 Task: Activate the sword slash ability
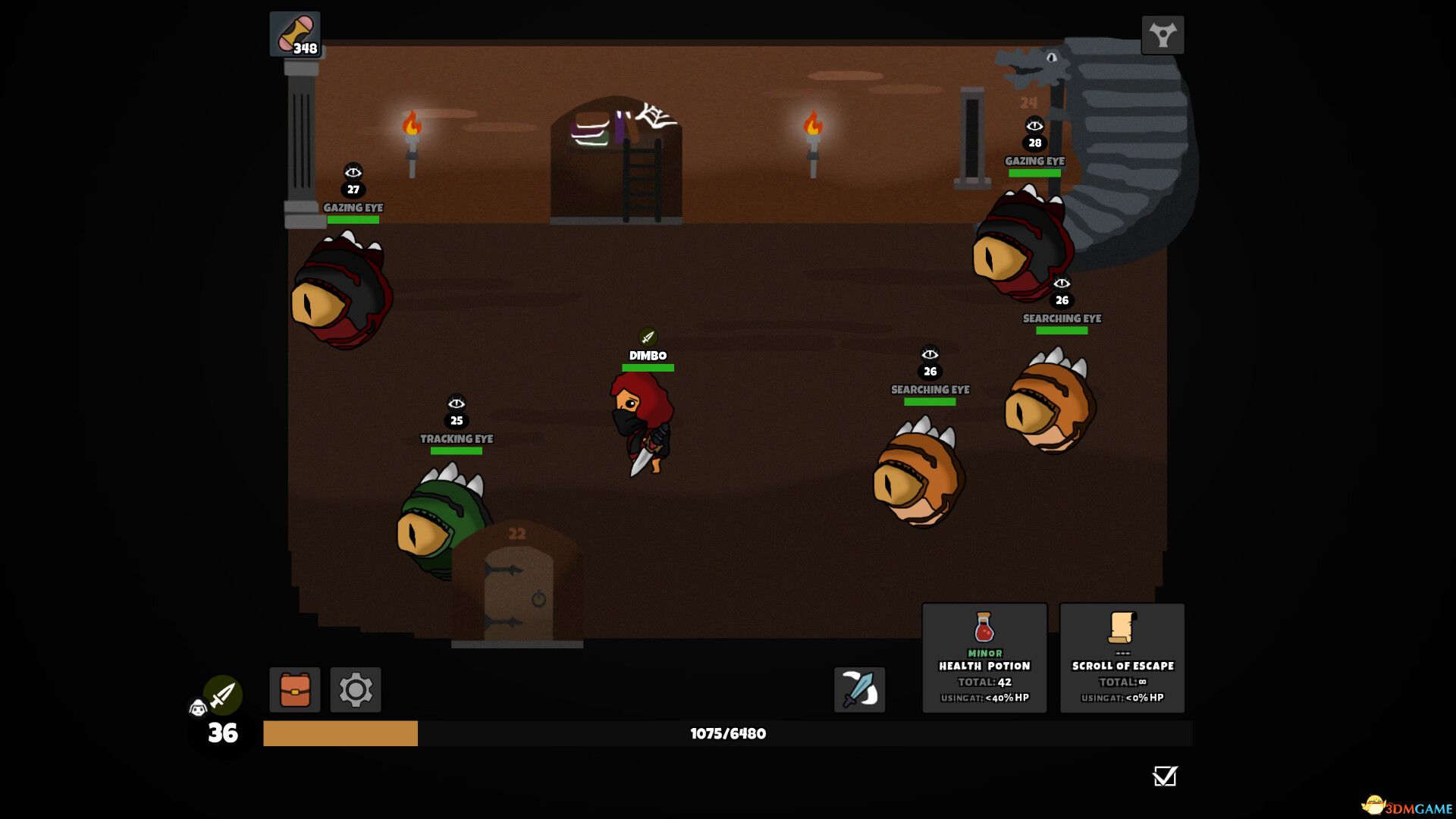tap(859, 689)
